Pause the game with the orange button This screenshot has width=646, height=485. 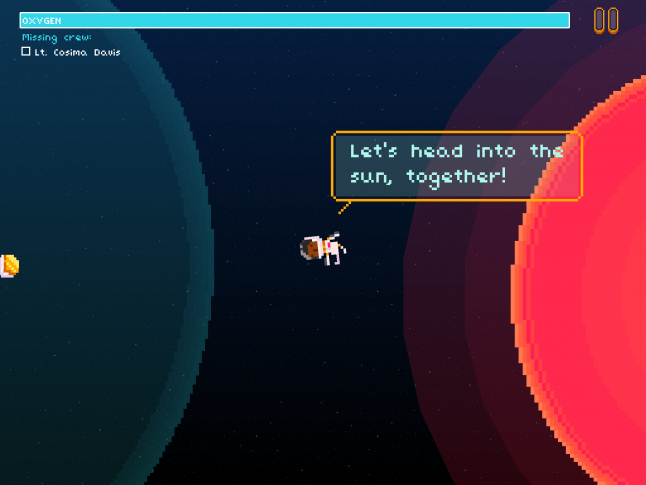pos(606,21)
